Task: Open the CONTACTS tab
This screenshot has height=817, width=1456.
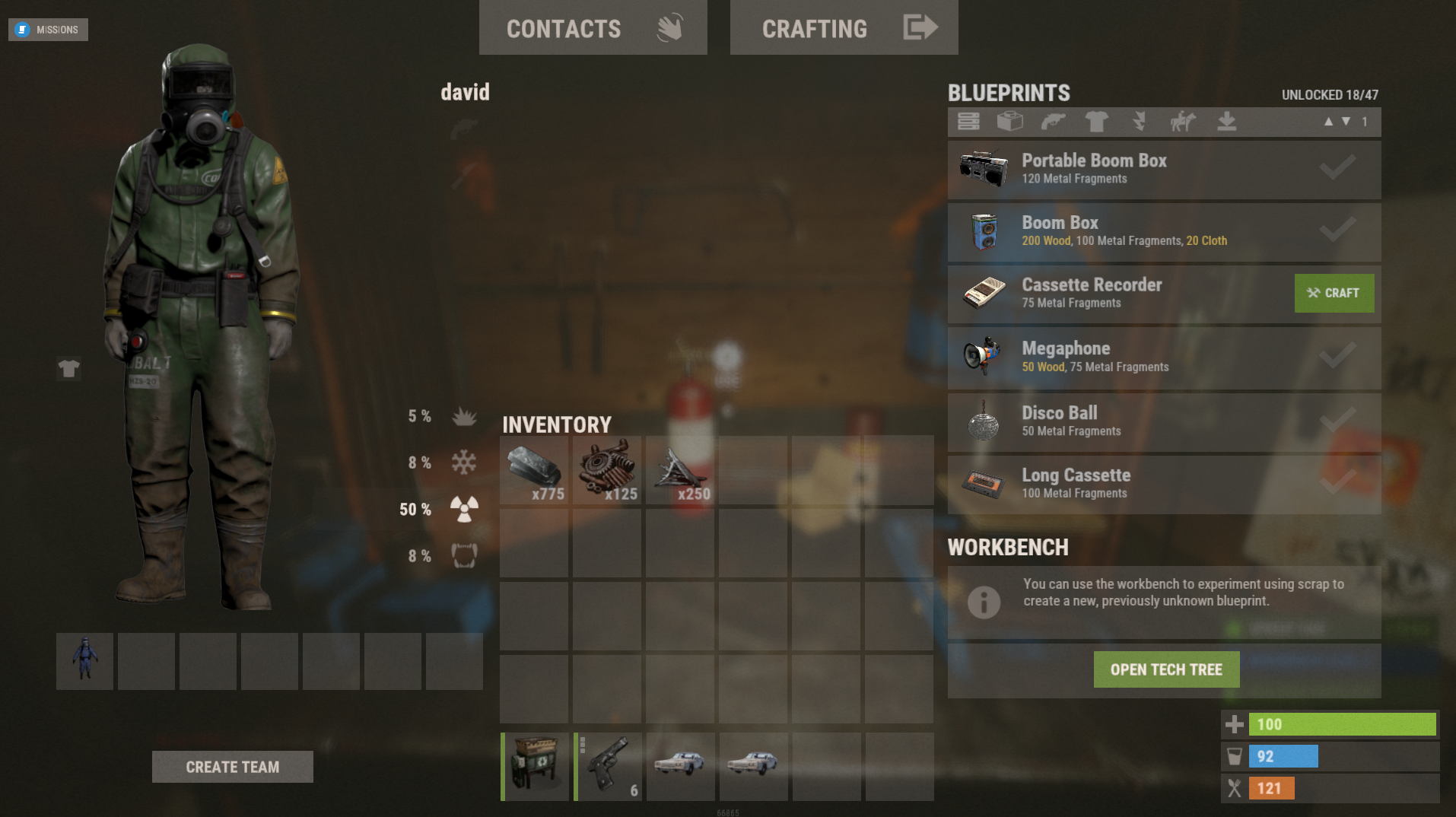Action: pyautogui.click(x=564, y=28)
